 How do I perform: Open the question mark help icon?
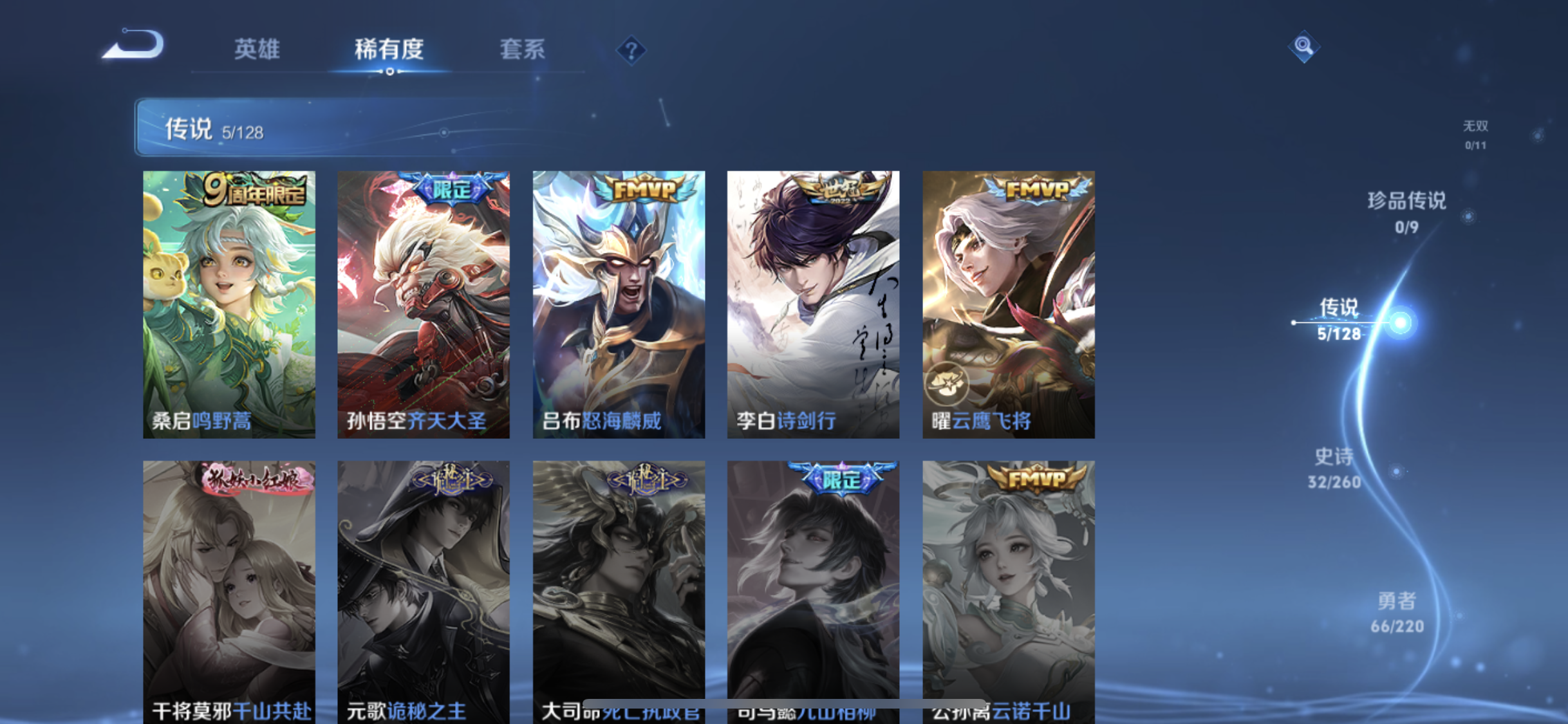click(631, 50)
